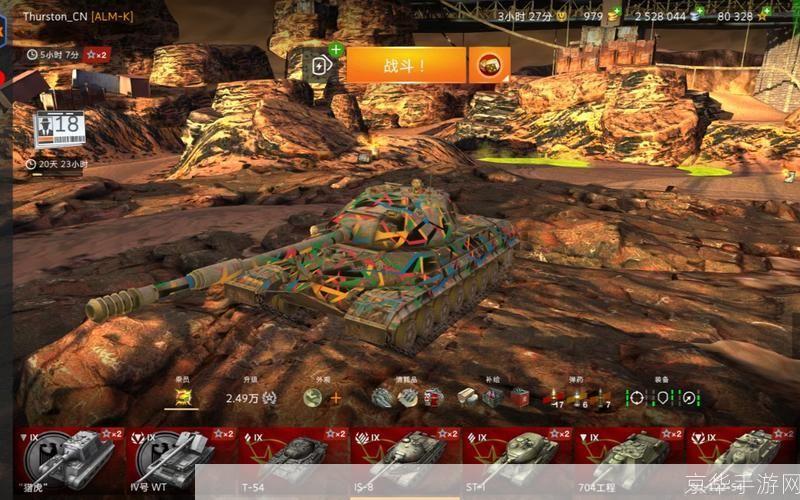The width and height of the screenshot is (800, 500).
Task: Open the battle mode selector beside 战斗
Action: pyautogui.click(x=489, y=66)
